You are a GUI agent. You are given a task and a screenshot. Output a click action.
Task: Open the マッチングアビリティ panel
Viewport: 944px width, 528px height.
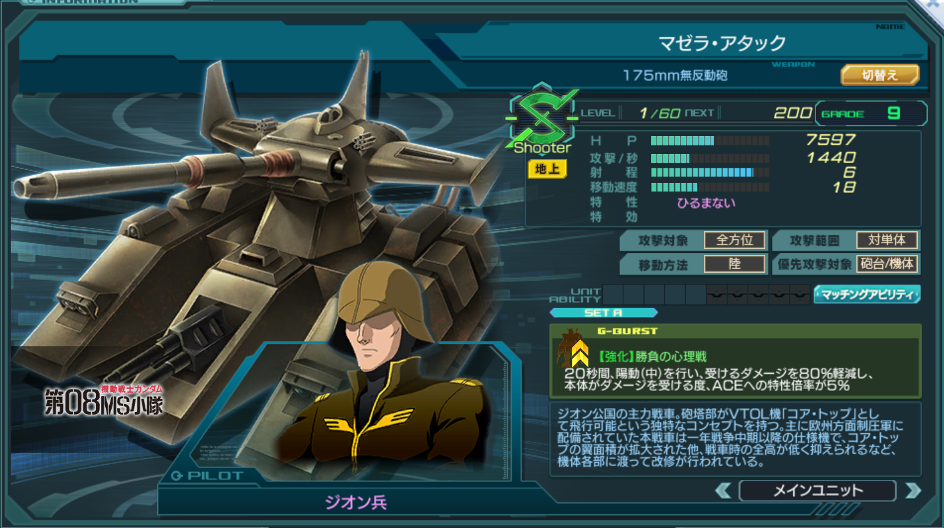(x=866, y=294)
